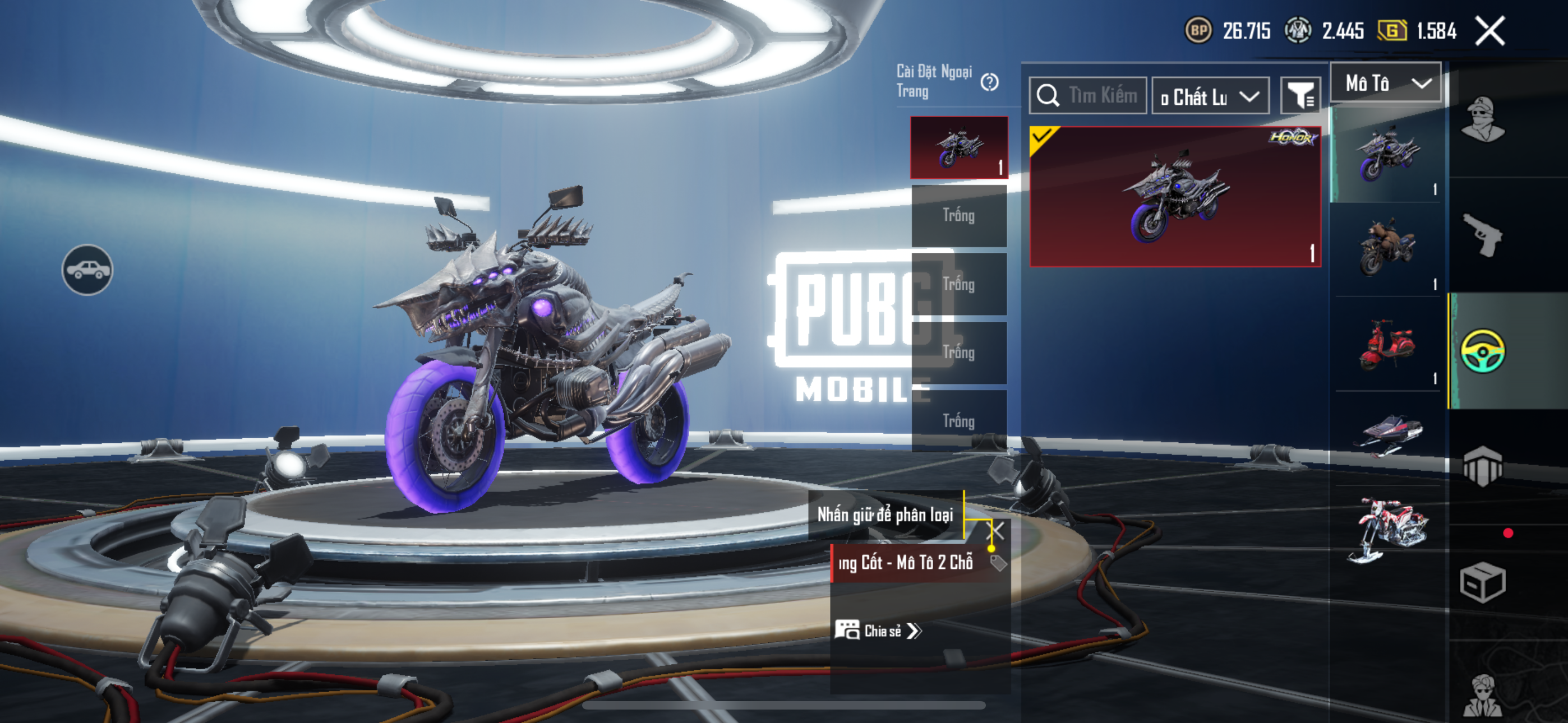Select the equipped dragon bone motorcycle skin card

point(1175,197)
